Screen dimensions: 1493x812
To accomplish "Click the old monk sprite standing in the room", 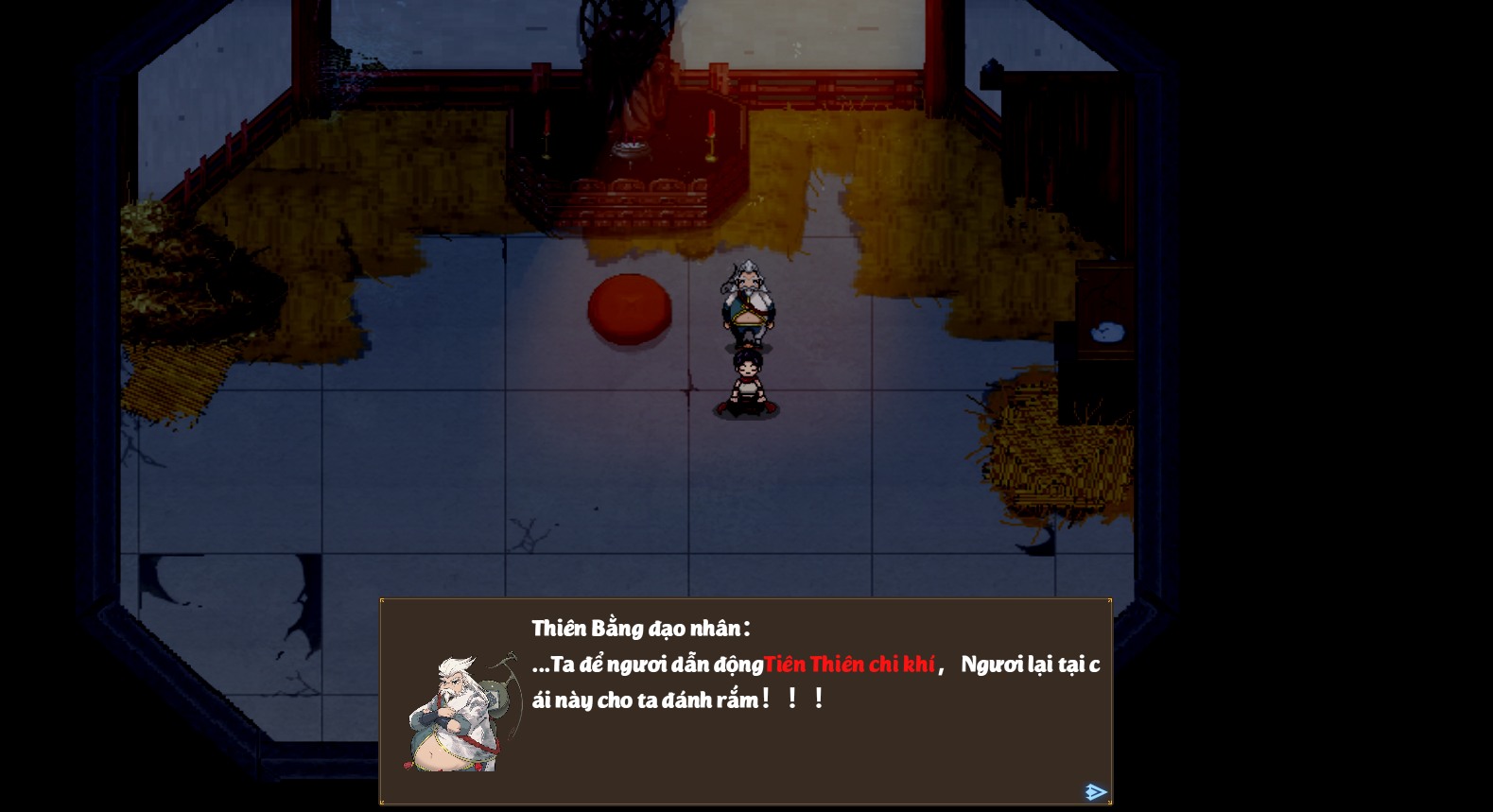I will click(x=746, y=302).
